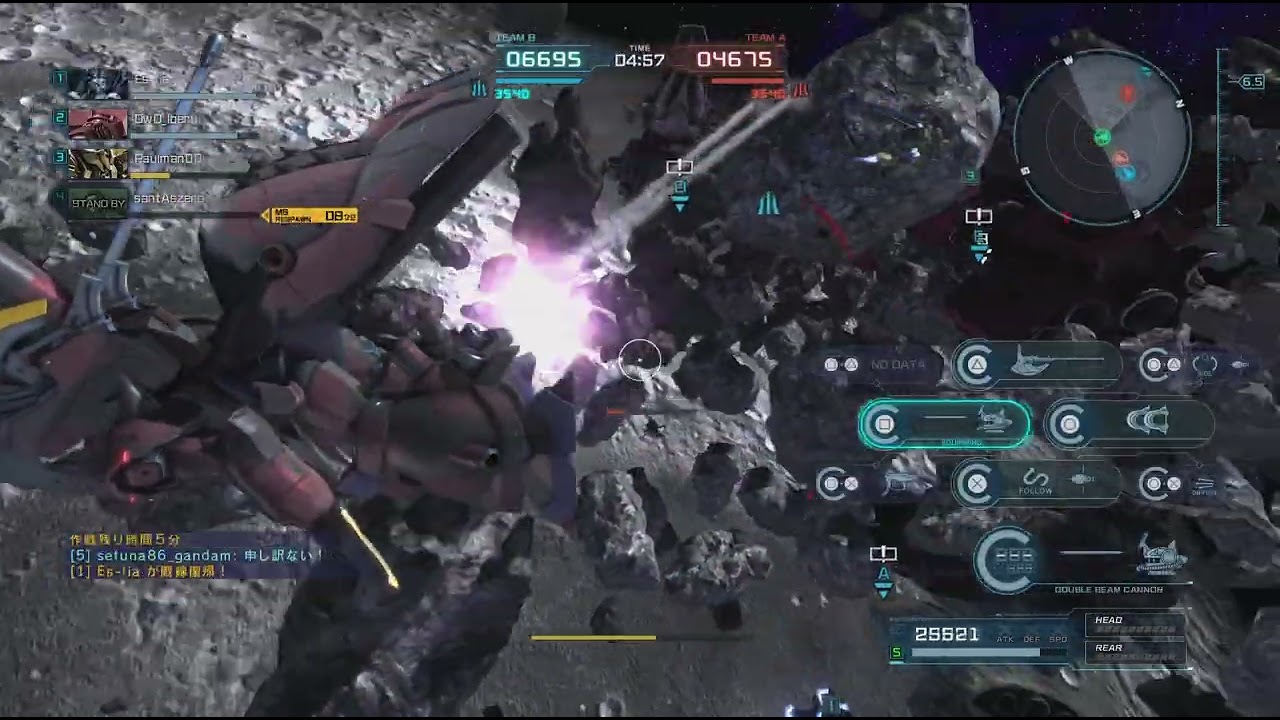The width and height of the screenshot is (1280, 720).
Task: Activate the FOLLOW command slot
Action: (1037, 485)
